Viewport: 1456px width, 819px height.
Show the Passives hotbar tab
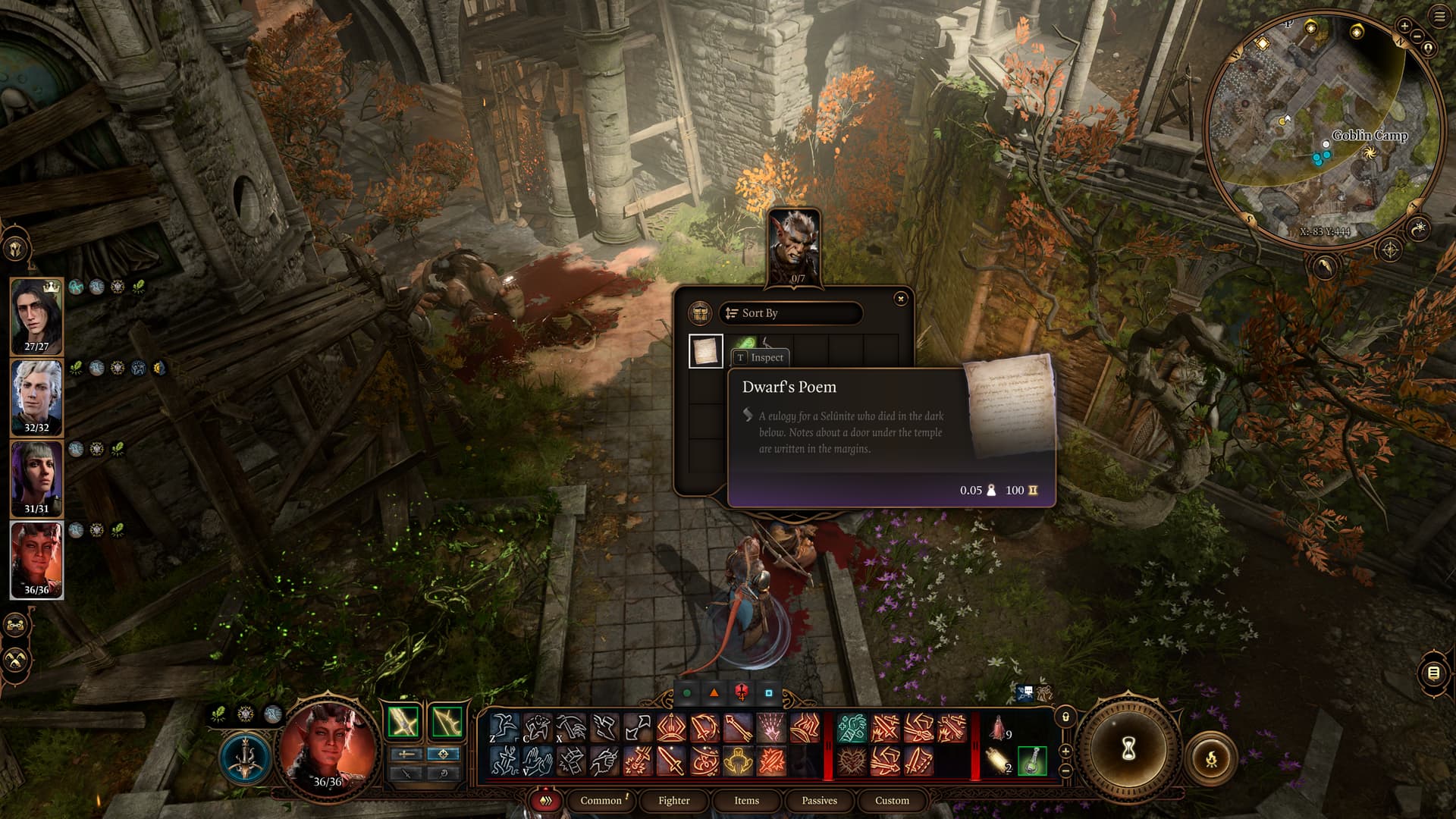(x=819, y=801)
